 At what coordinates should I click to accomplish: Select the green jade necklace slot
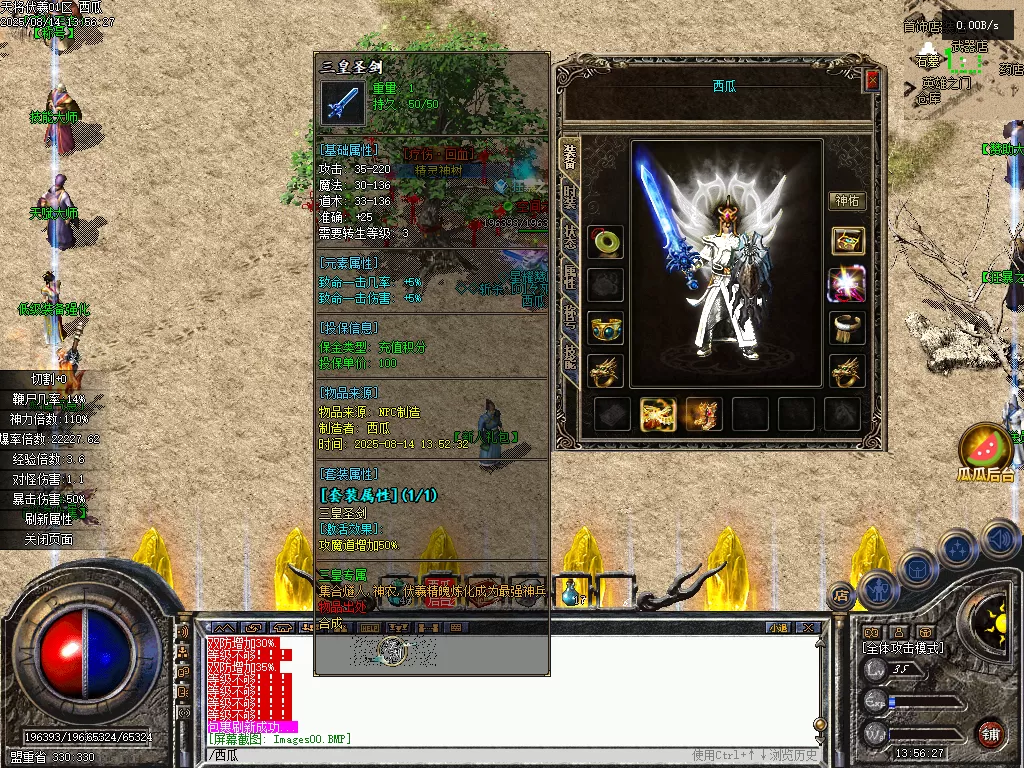pyautogui.click(x=606, y=242)
